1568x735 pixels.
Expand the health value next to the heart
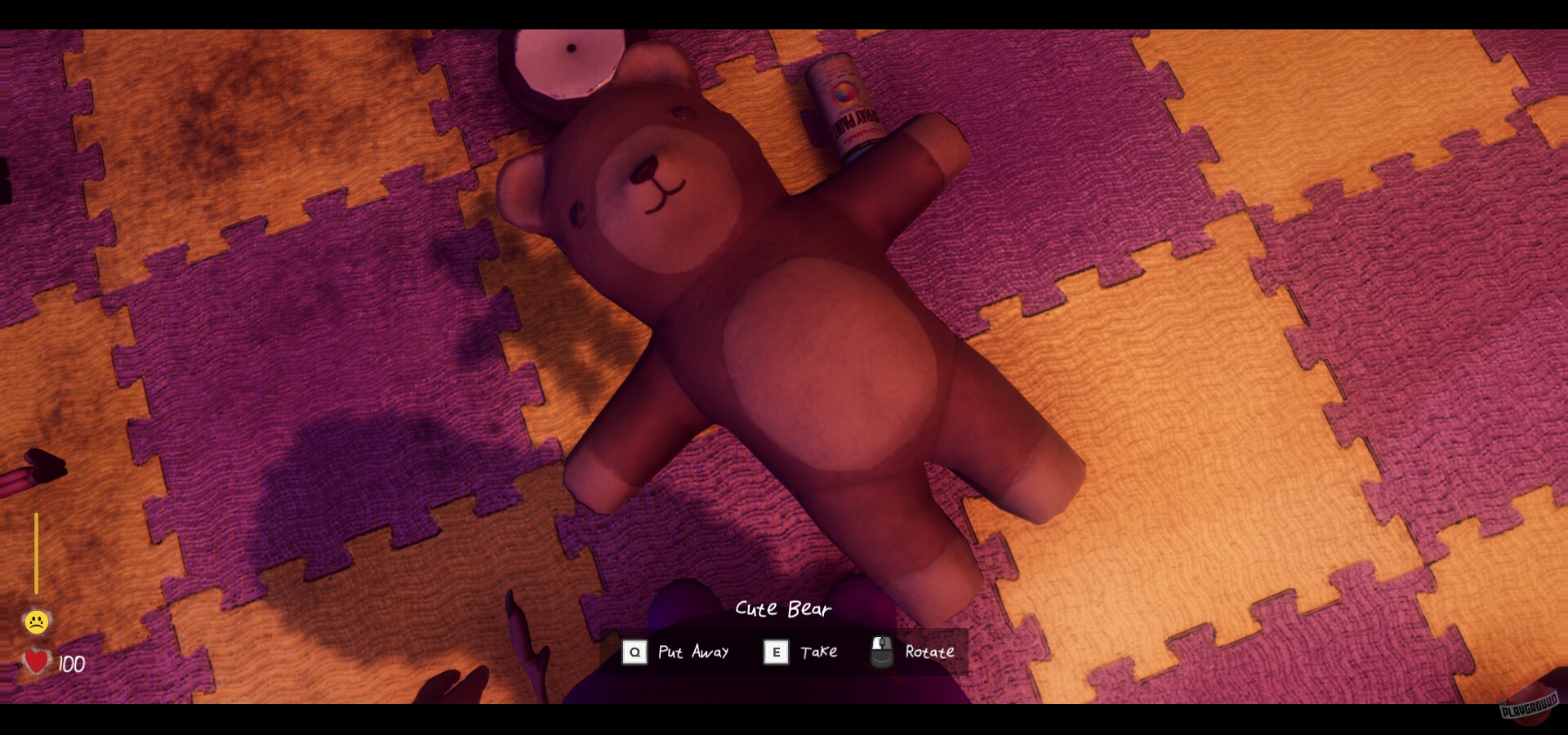(x=72, y=664)
